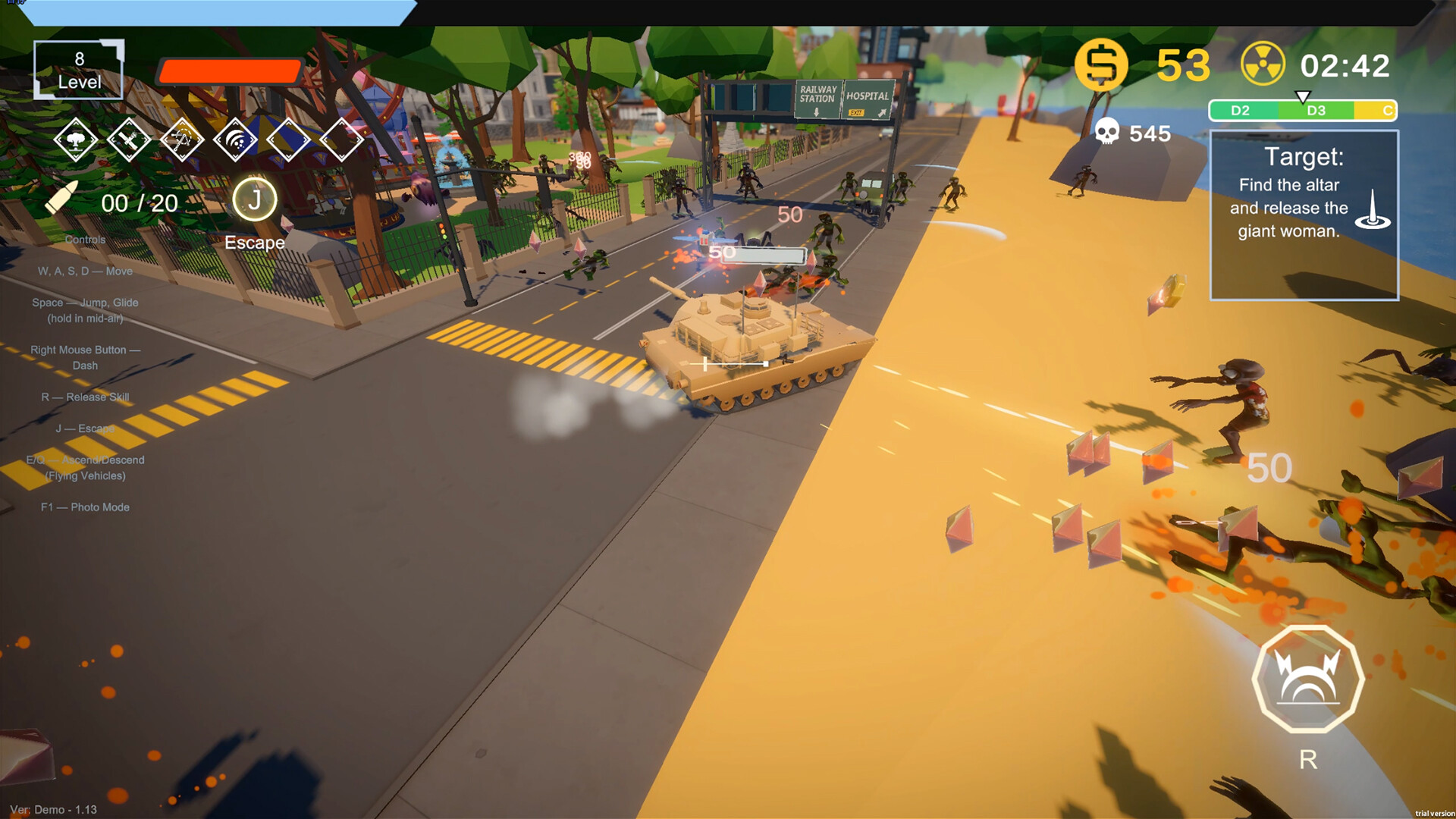The height and width of the screenshot is (819, 1456).
Task: Activate the nuke mushroom cloud skill
Action: point(76,140)
